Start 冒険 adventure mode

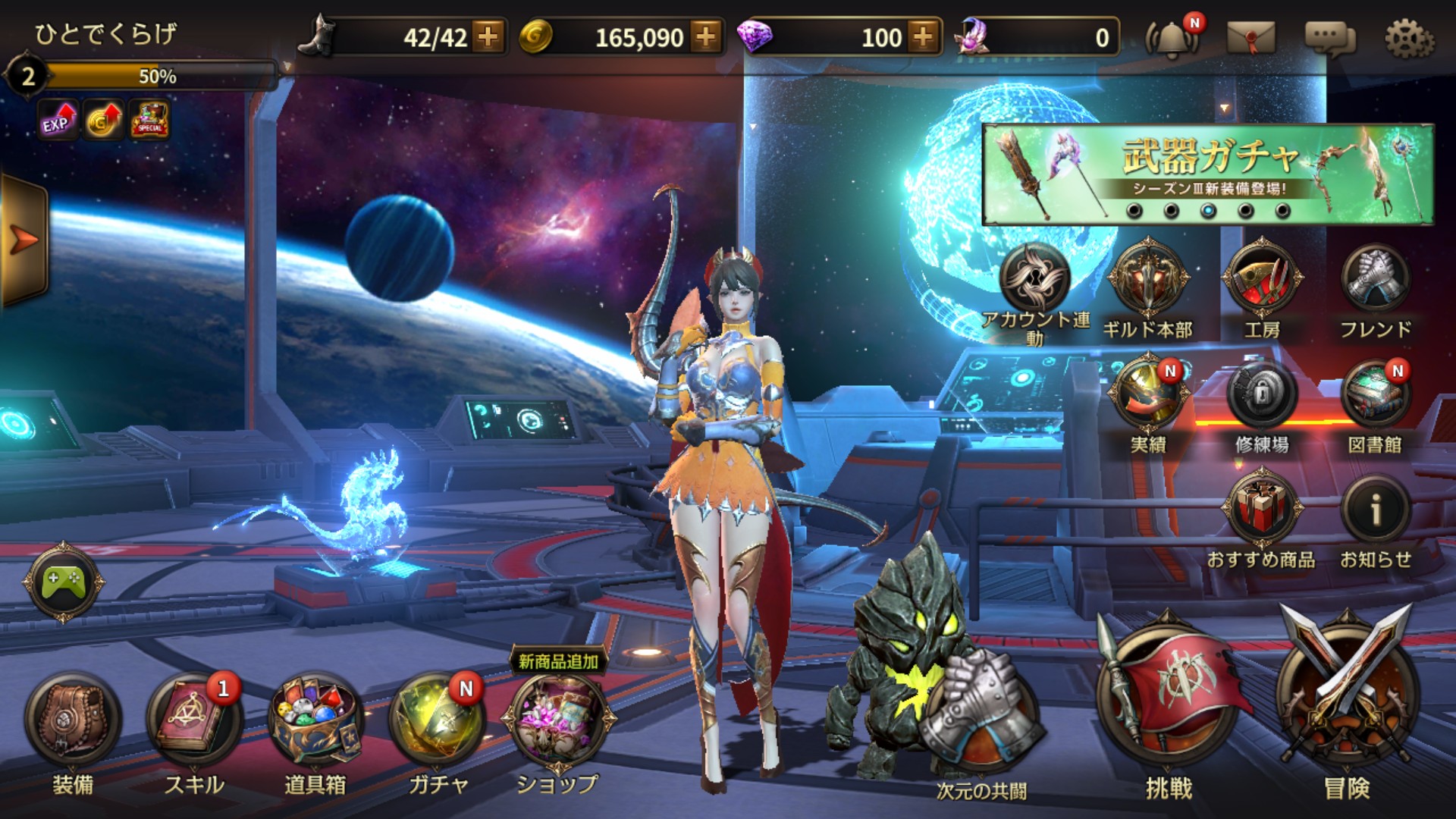1347,698
